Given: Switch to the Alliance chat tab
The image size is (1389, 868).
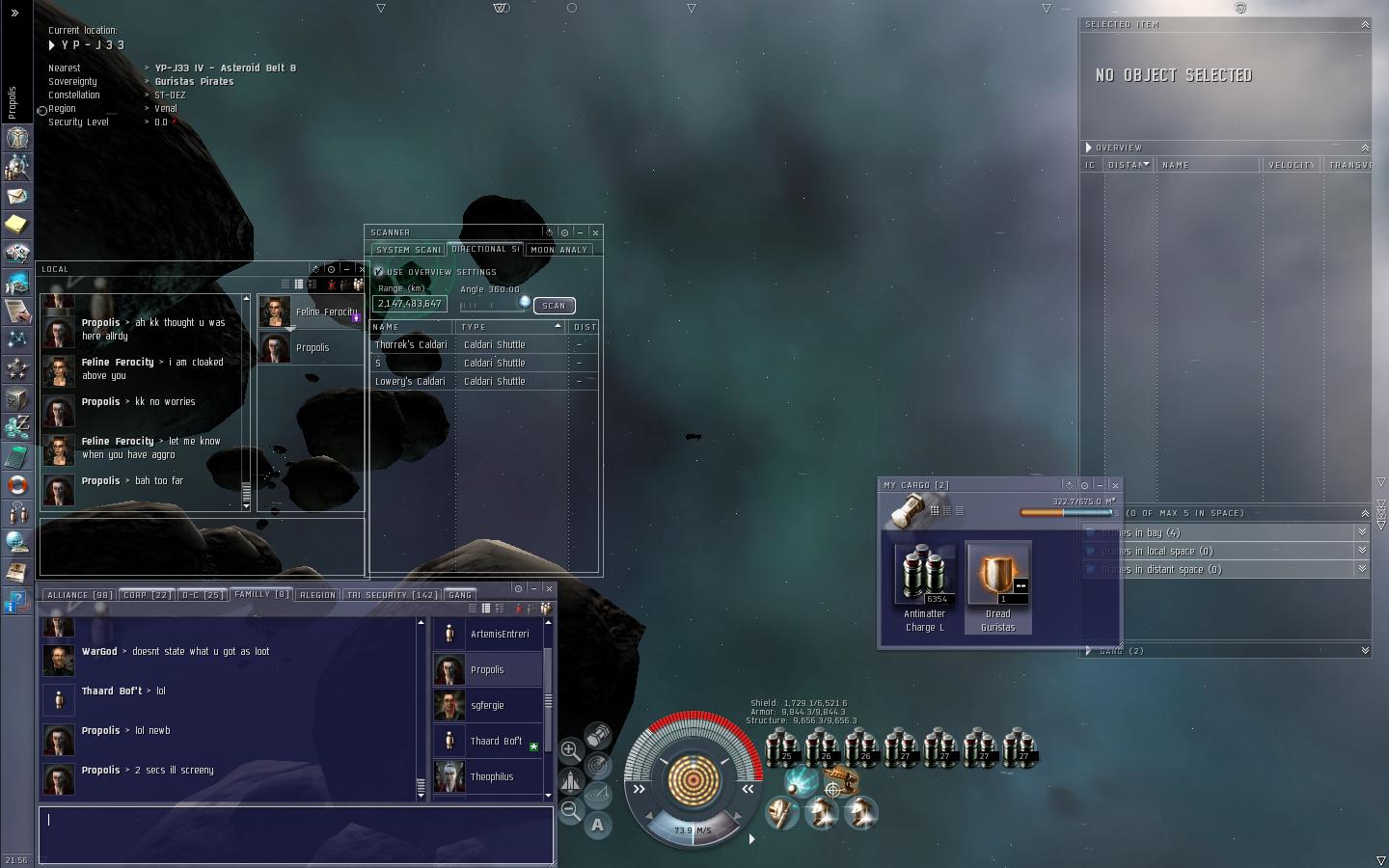Looking at the screenshot, I should (80, 595).
